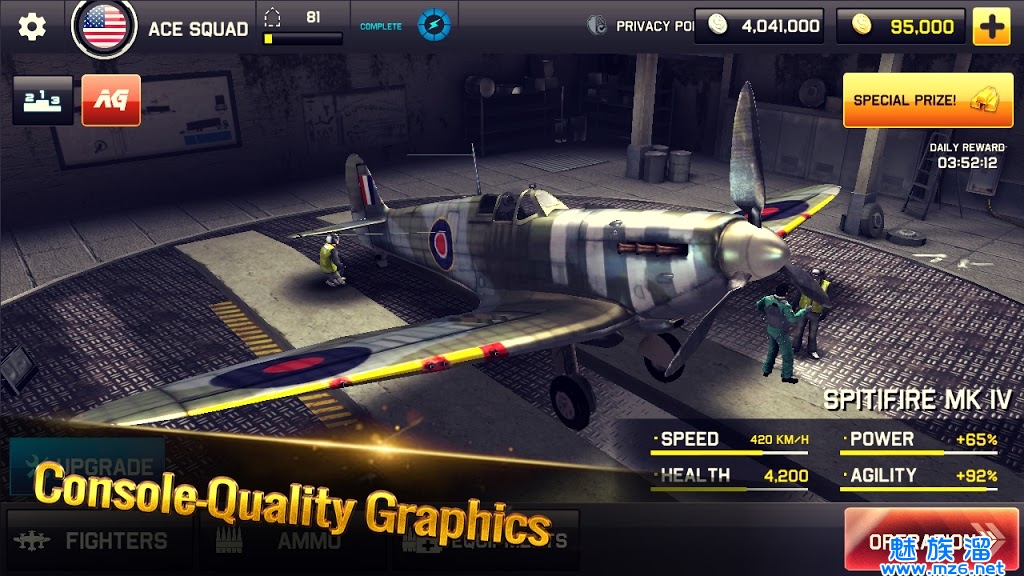Open the red AG button

111,100
